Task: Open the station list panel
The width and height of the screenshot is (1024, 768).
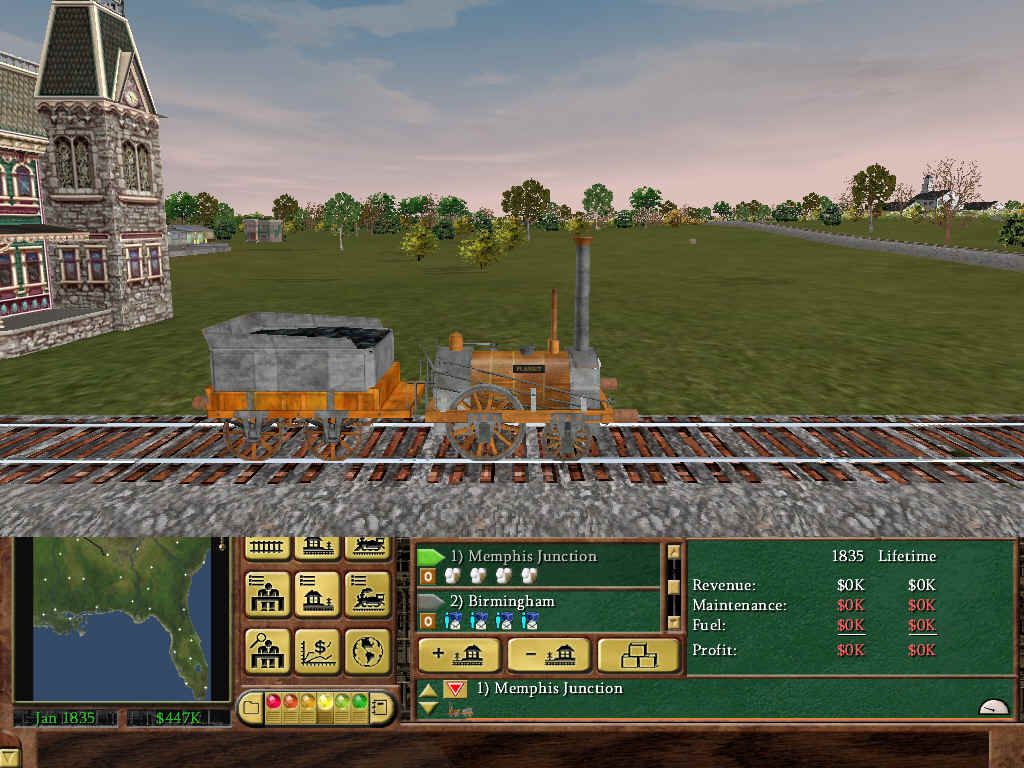Action: coord(317,594)
